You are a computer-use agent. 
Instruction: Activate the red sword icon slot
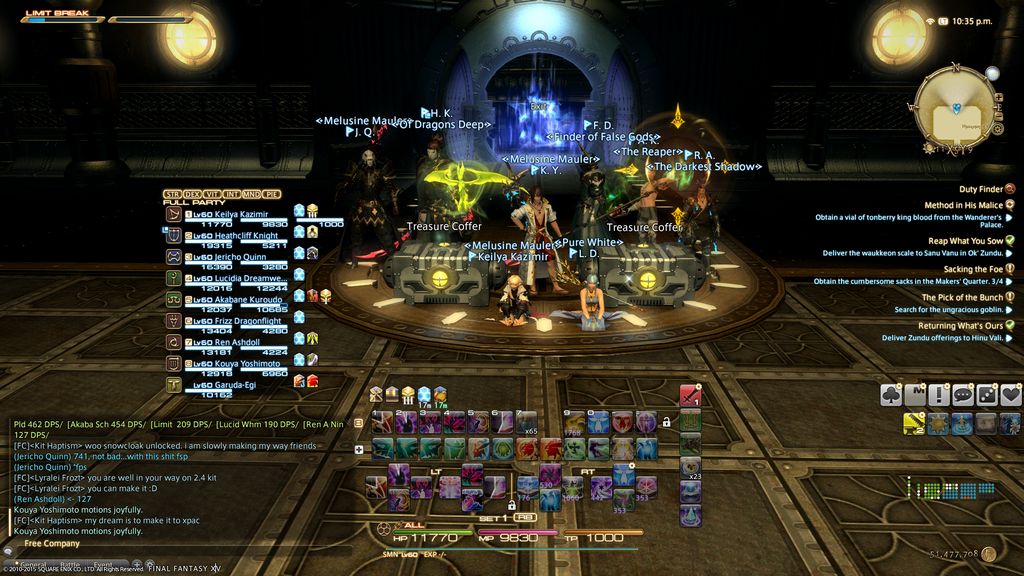[690, 397]
